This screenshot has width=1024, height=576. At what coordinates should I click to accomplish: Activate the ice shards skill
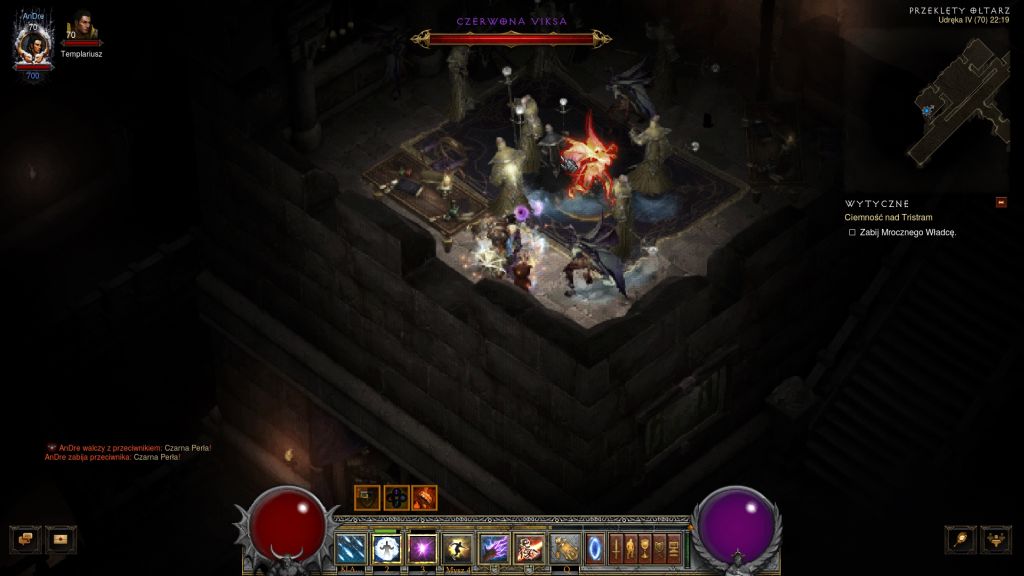(351, 548)
